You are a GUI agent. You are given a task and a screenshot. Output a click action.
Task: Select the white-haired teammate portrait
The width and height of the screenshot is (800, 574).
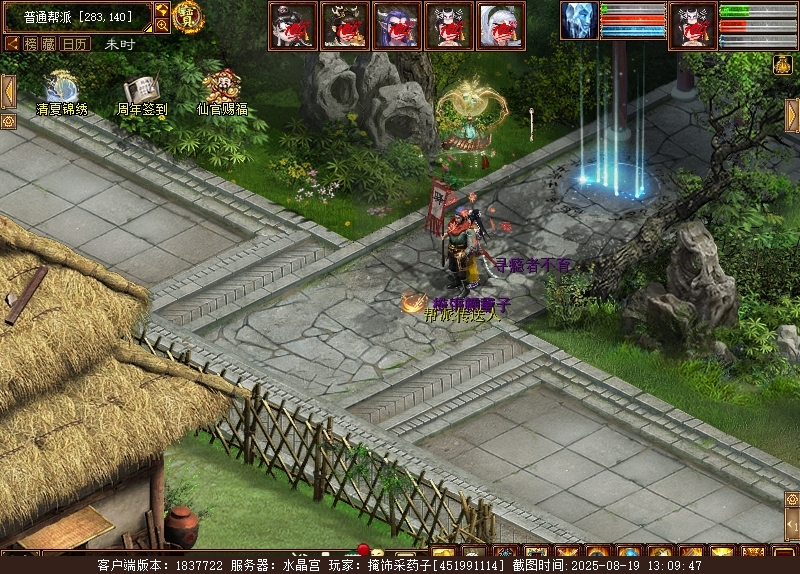[x=501, y=25]
